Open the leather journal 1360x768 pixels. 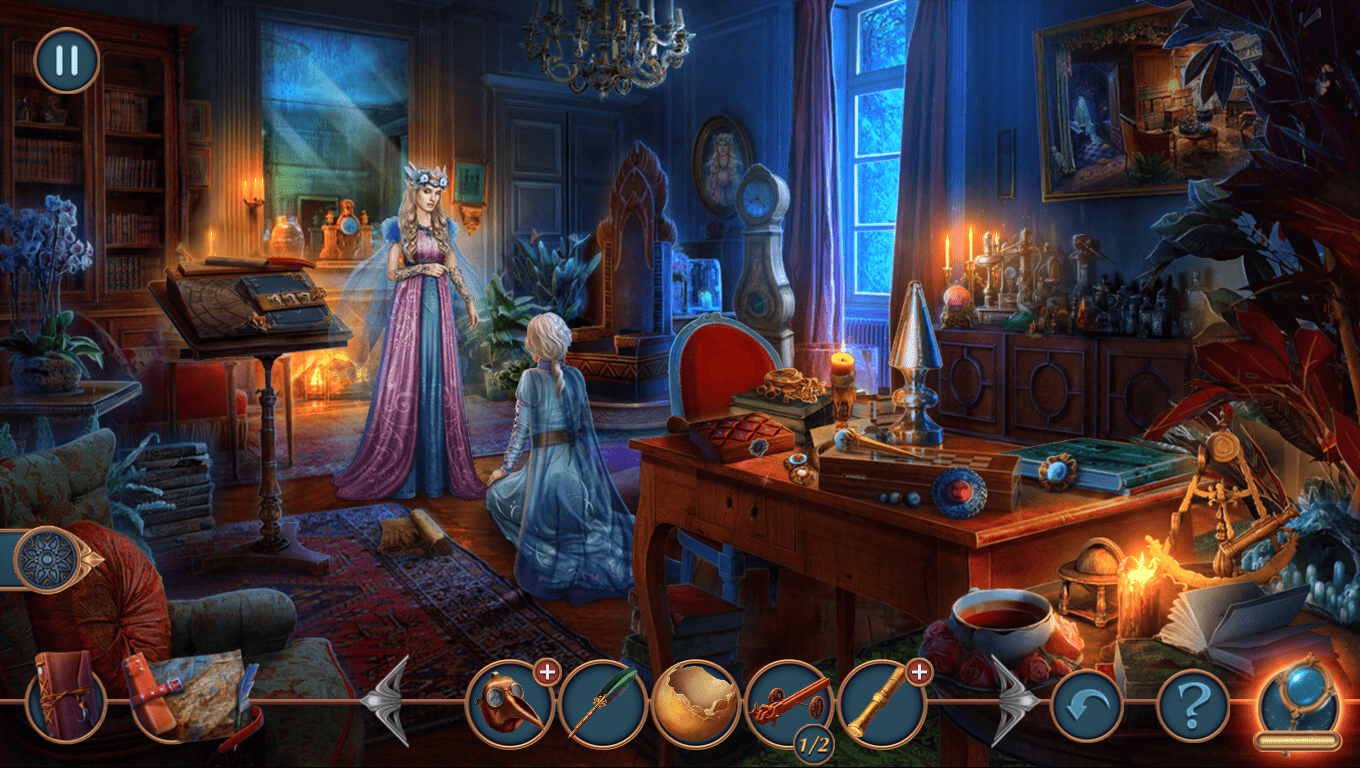(65, 696)
